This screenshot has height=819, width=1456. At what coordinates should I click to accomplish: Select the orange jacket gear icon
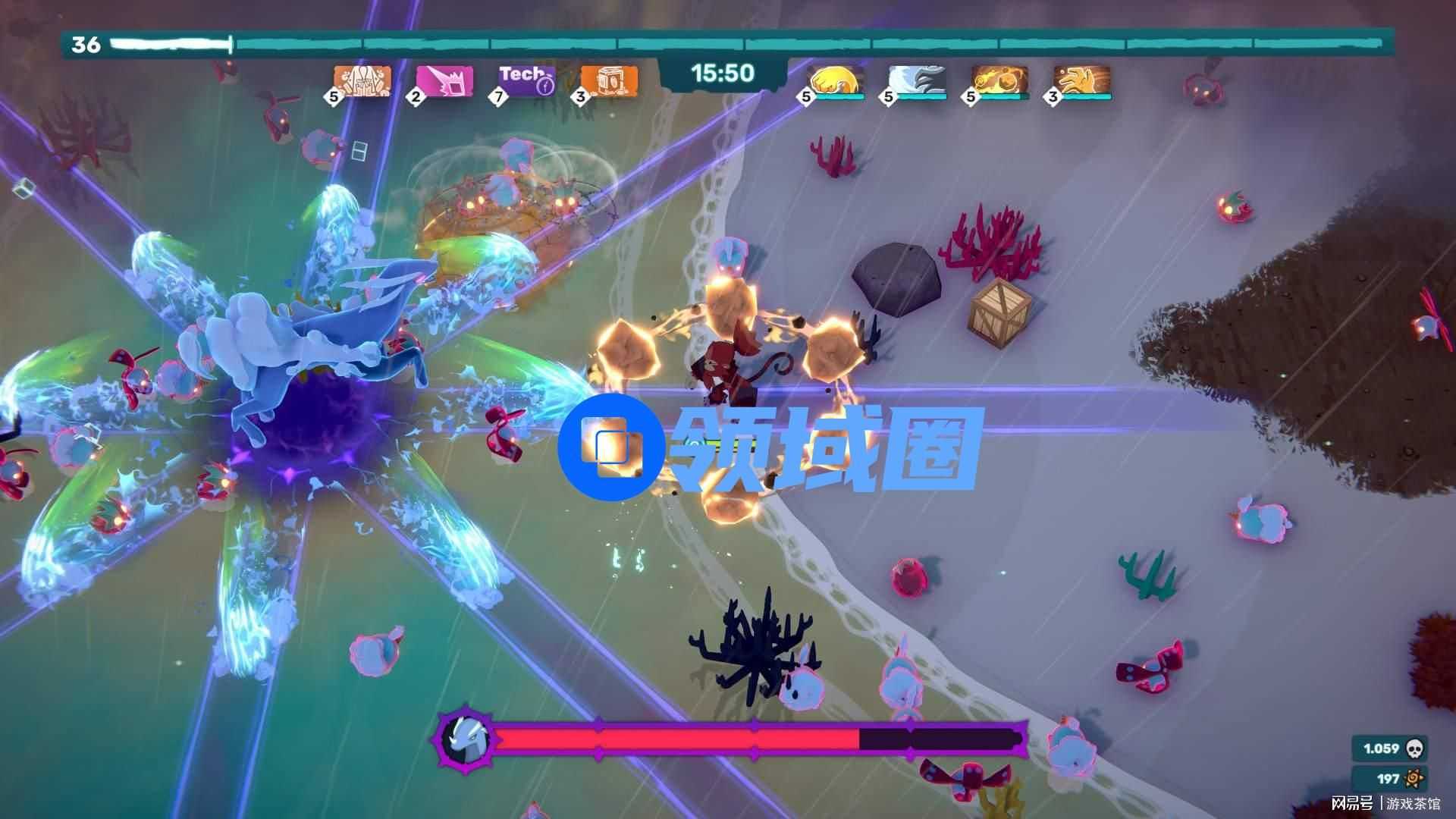[363, 80]
